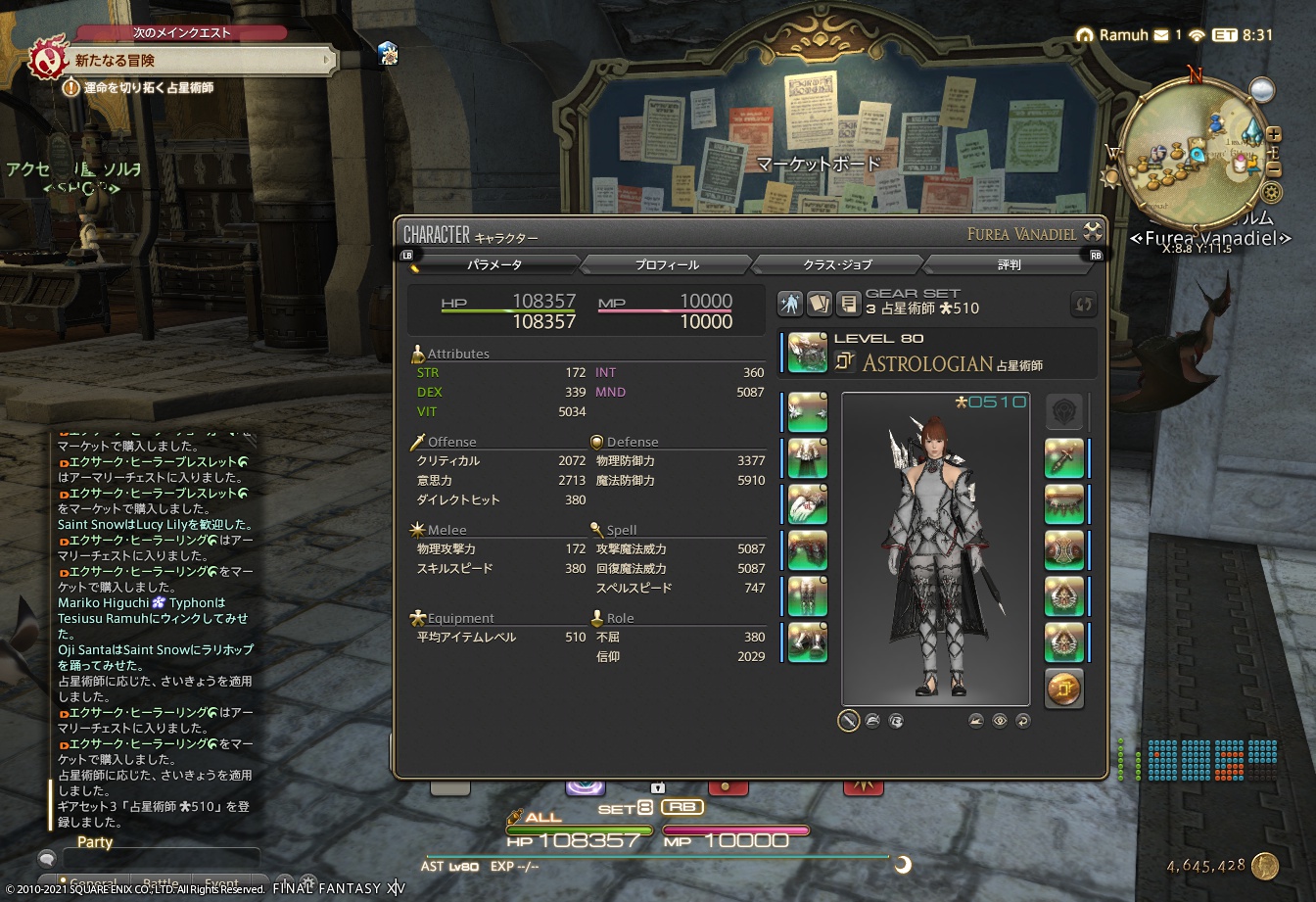Click the boots equipment slot icon
1316x902 pixels.
coord(805,642)
